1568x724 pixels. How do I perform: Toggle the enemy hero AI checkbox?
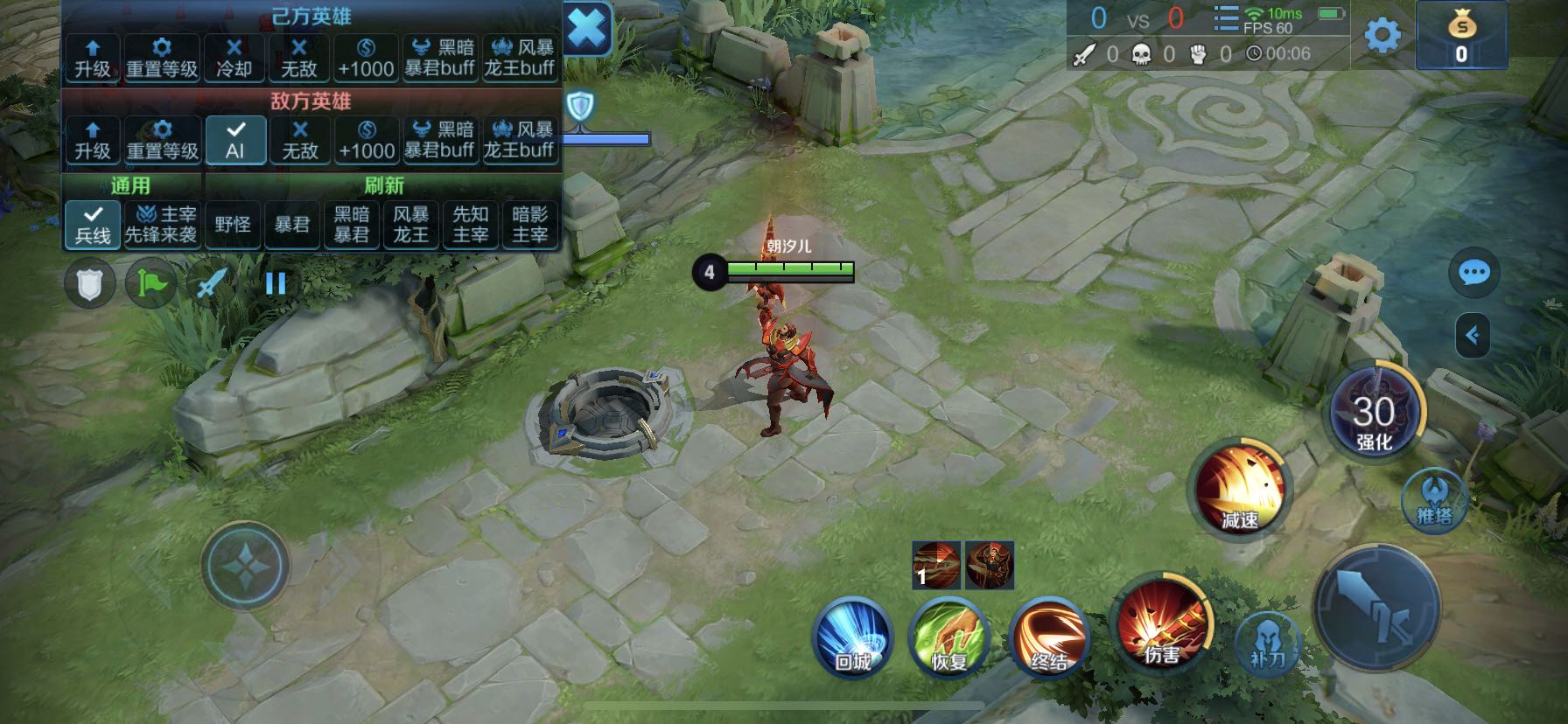tap(234, 140)
